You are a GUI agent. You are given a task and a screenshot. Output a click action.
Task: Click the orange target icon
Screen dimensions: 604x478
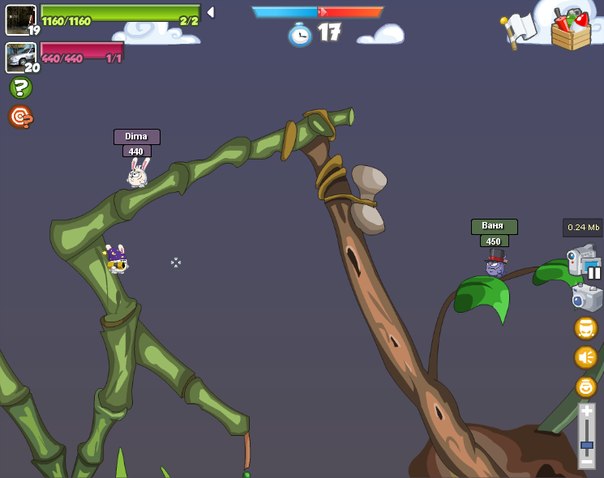tap(20, 117)
